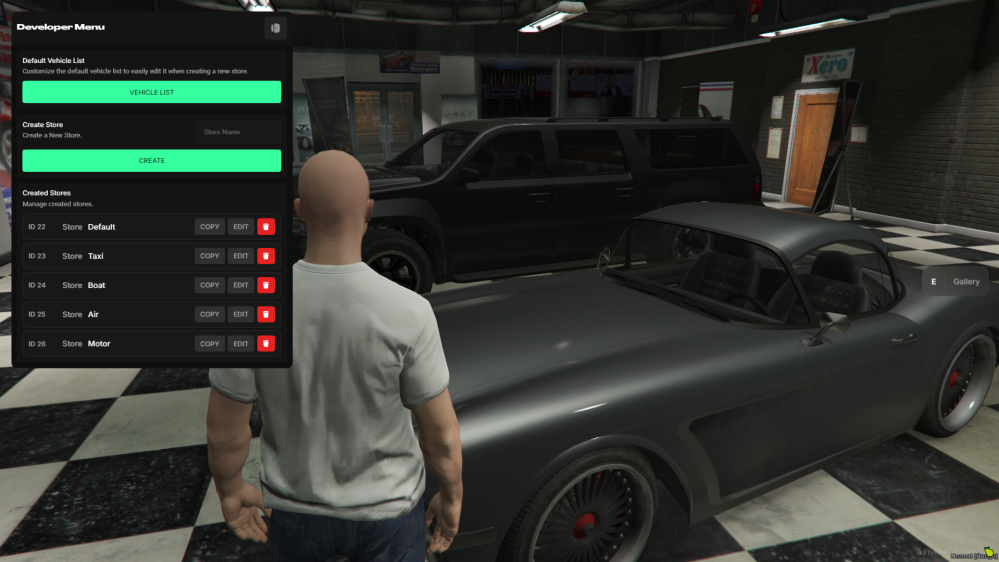Copy the Air store

pyautogui.click(x=210, y=314)
